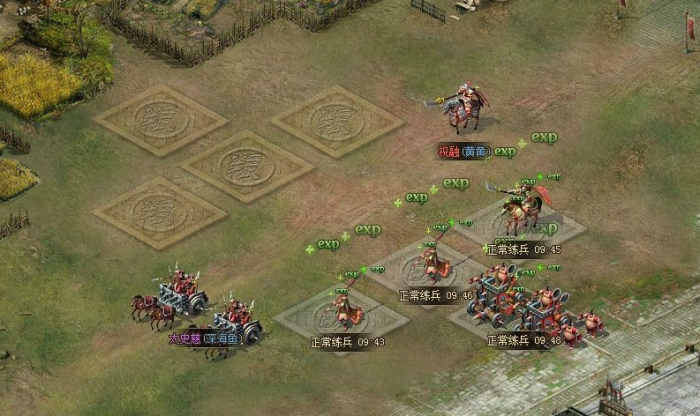Select the training pad labeled 正常练兵 09:43
Viewport: 700px width, 416px height.
(341, 314)
